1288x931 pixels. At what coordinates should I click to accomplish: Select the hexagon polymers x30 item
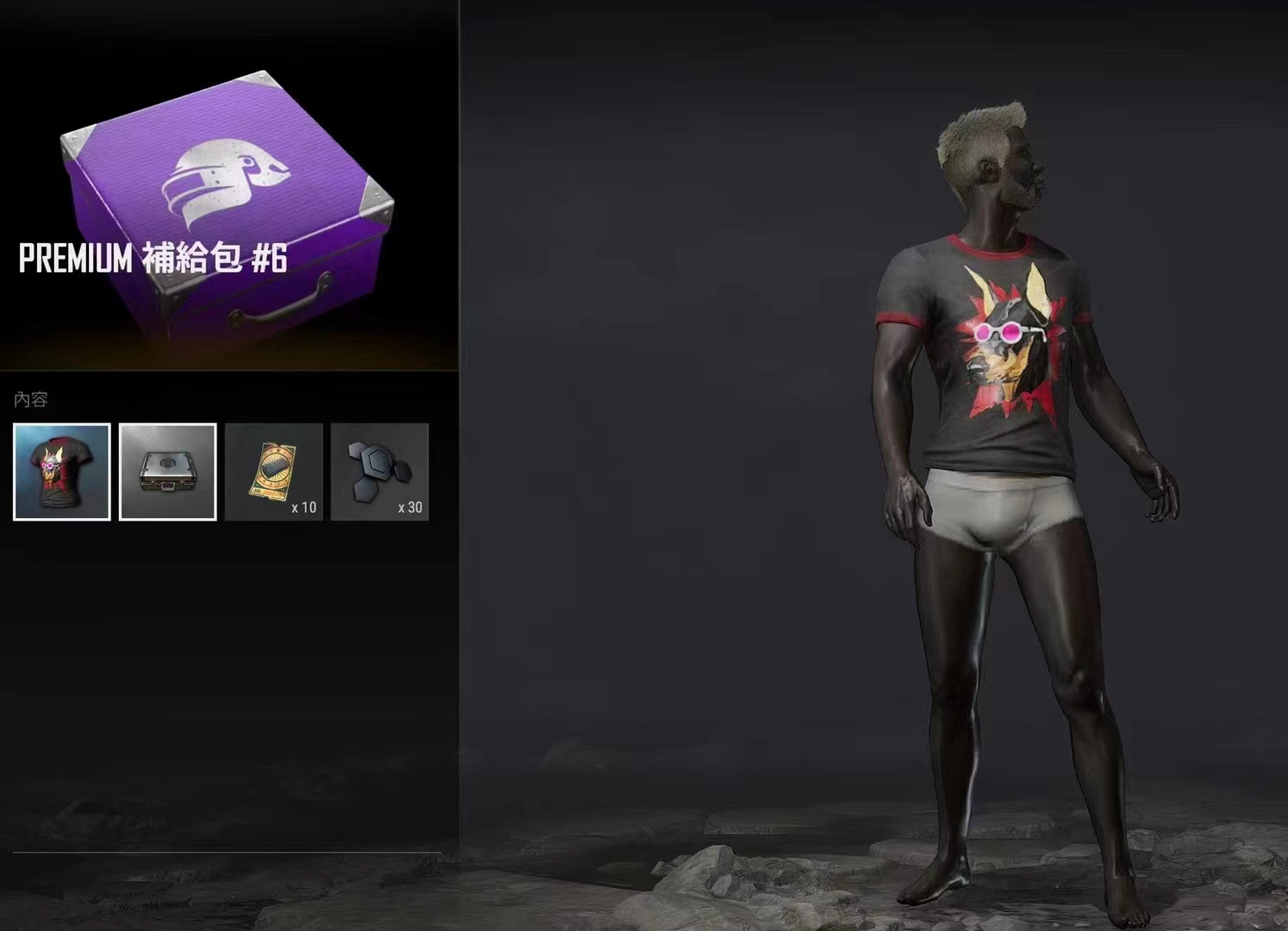pos(379,472)
